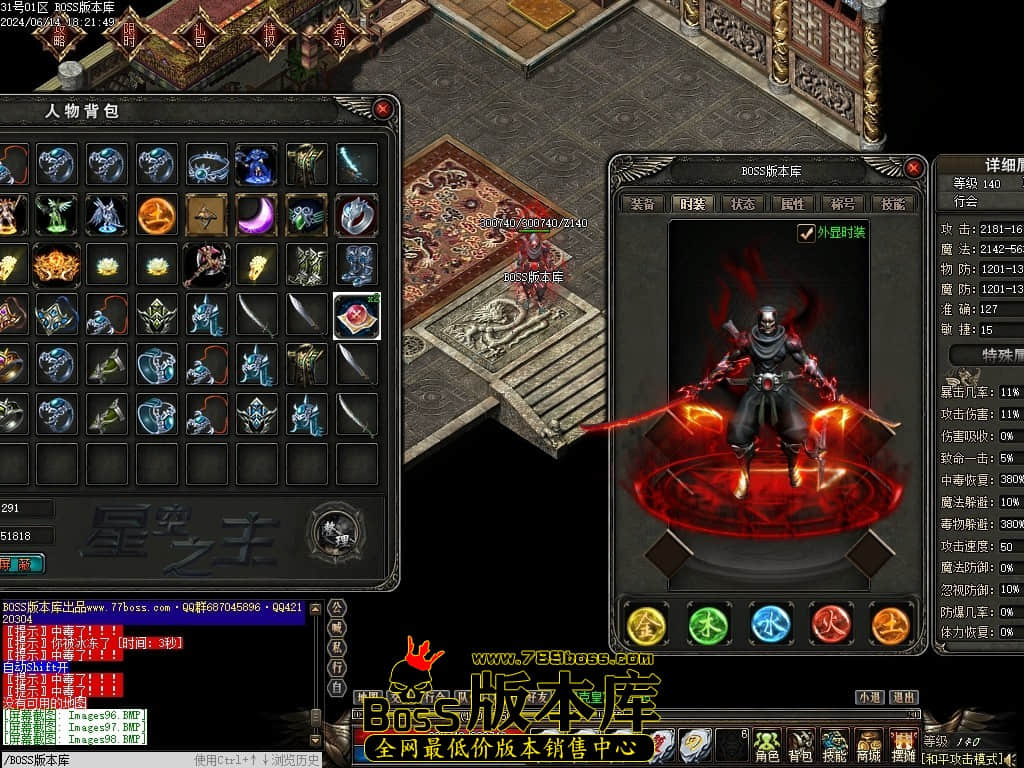Select the purple crescent moon item
The height and width of the screenshot is (768, 1024).
[257, 215]
